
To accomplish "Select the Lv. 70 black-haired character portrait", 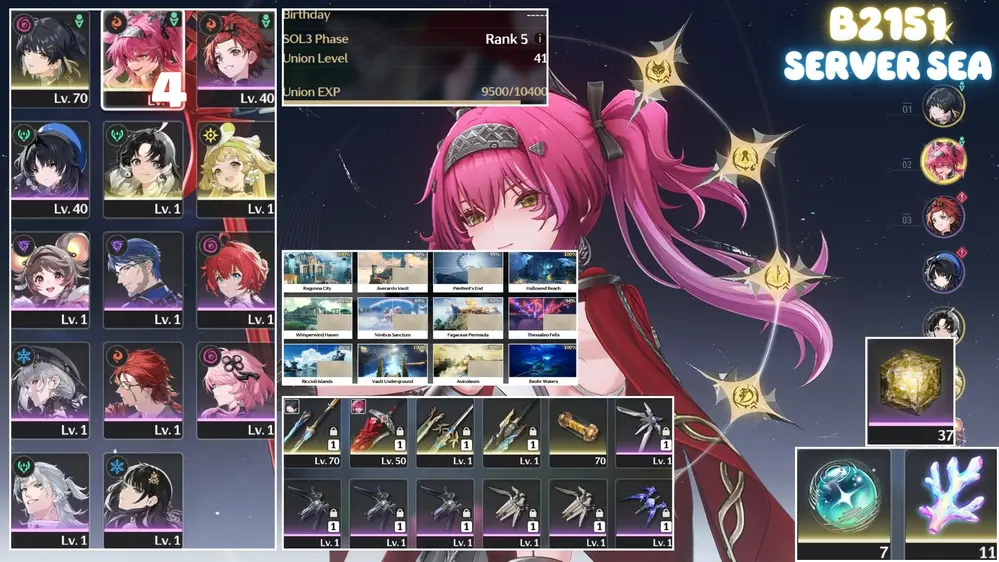I will tap(52, 60).
